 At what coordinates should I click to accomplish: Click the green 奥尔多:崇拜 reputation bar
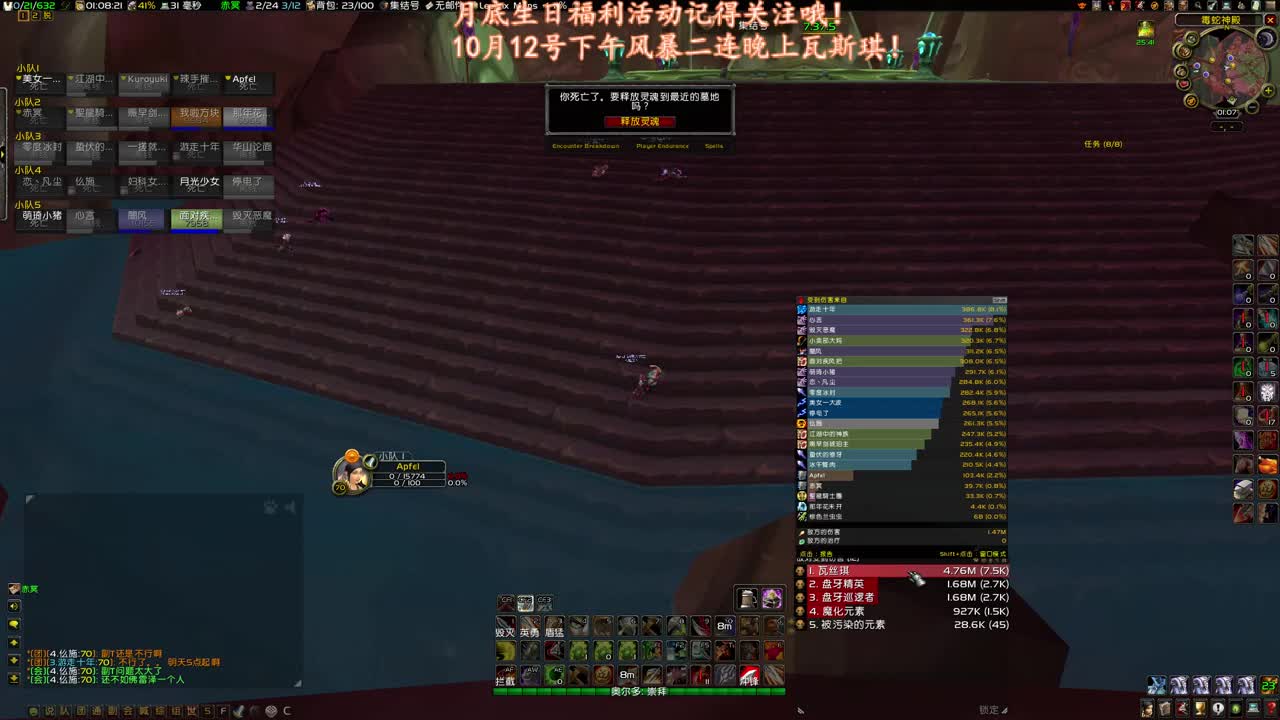pos(640,690)
